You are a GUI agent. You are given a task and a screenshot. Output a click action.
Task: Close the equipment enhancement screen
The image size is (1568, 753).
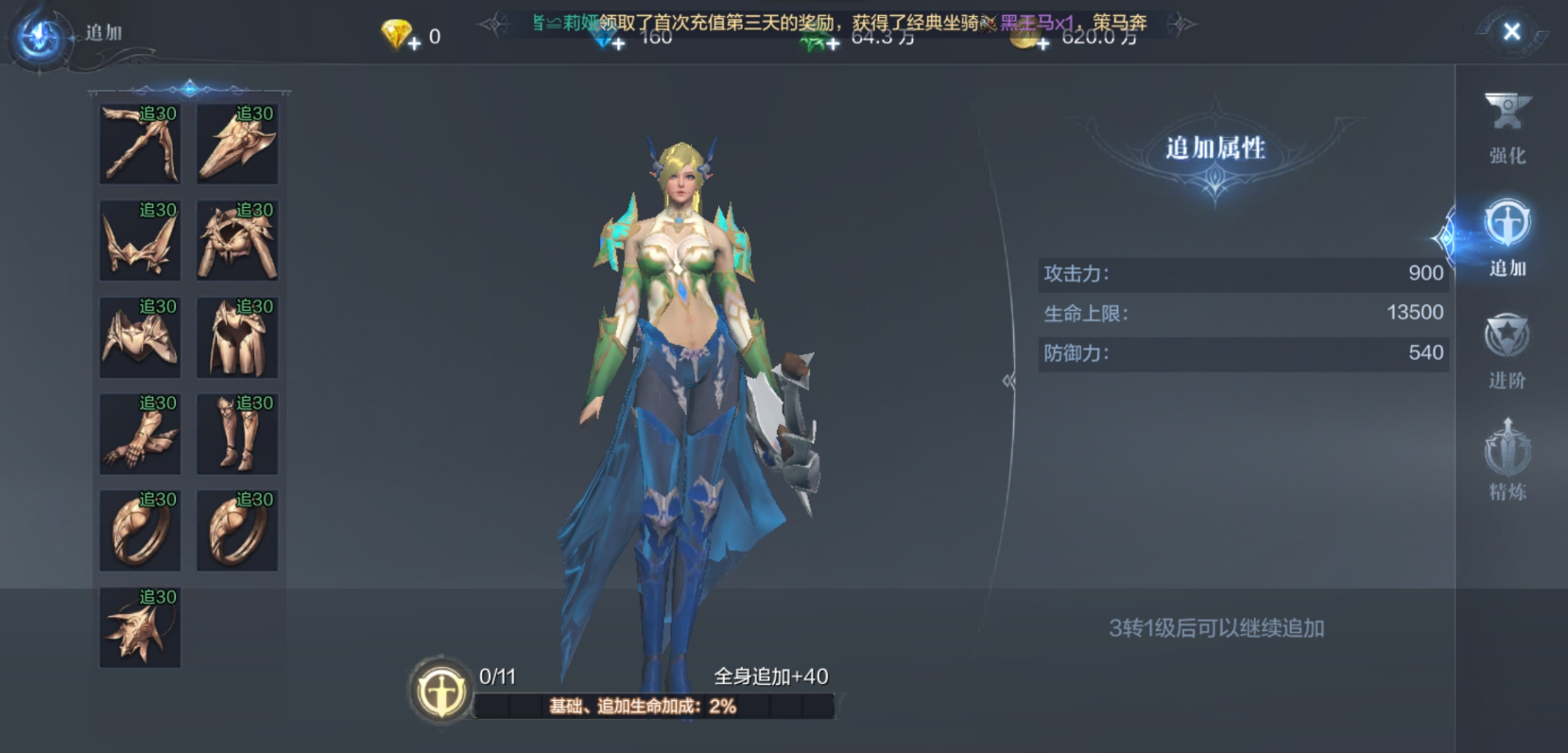(x=1511, y=32)
